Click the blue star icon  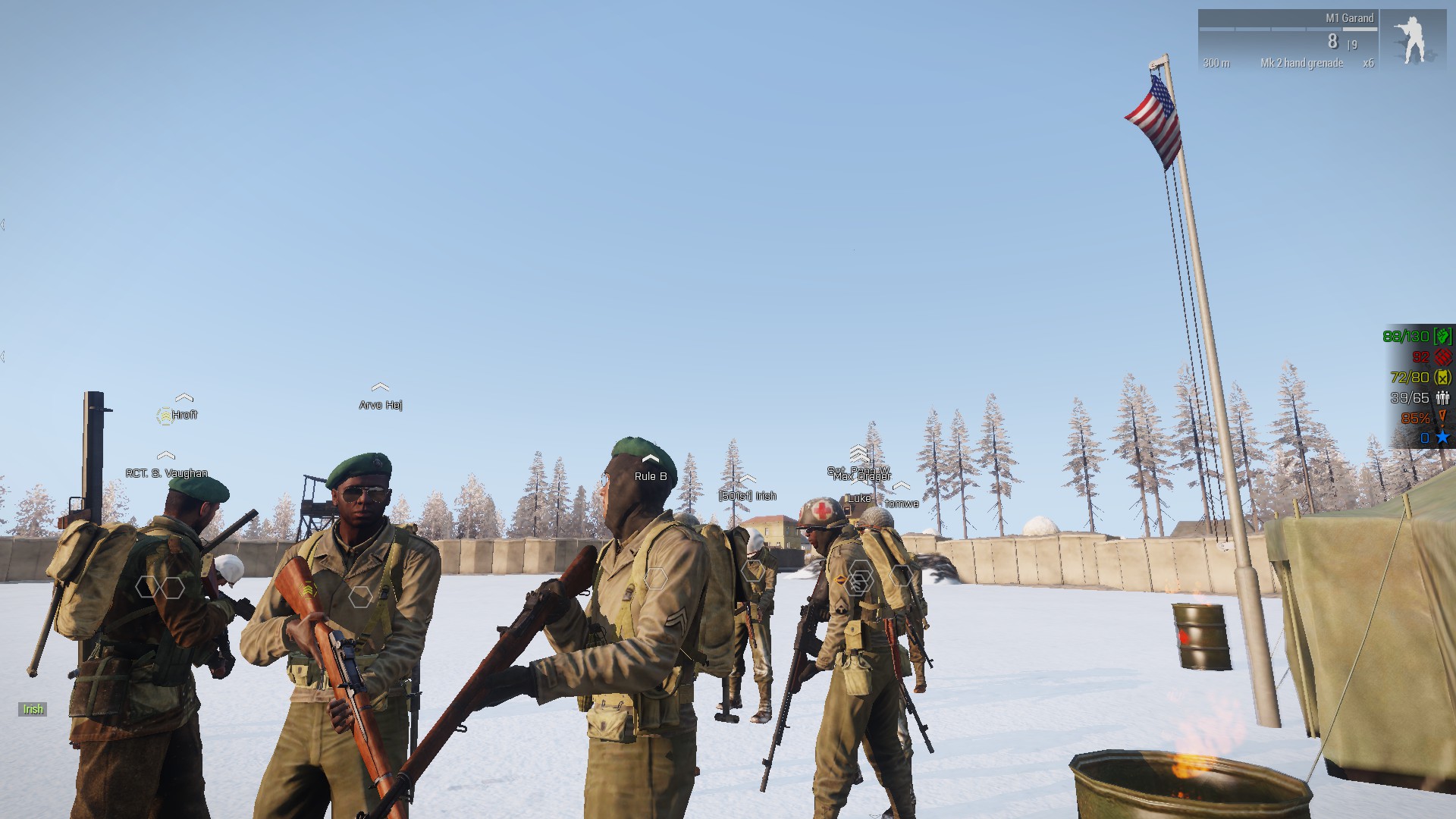[1442, 438]
